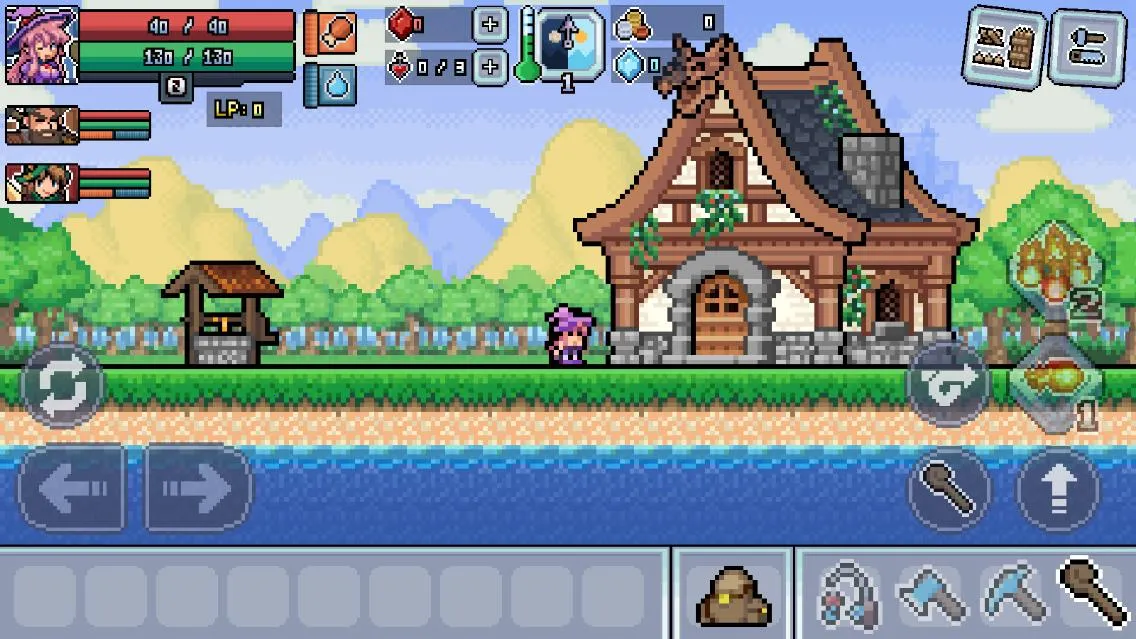This screenshot has width=1136, height=639.
Task: Select the axe tool slot
Action: [930, 595]
